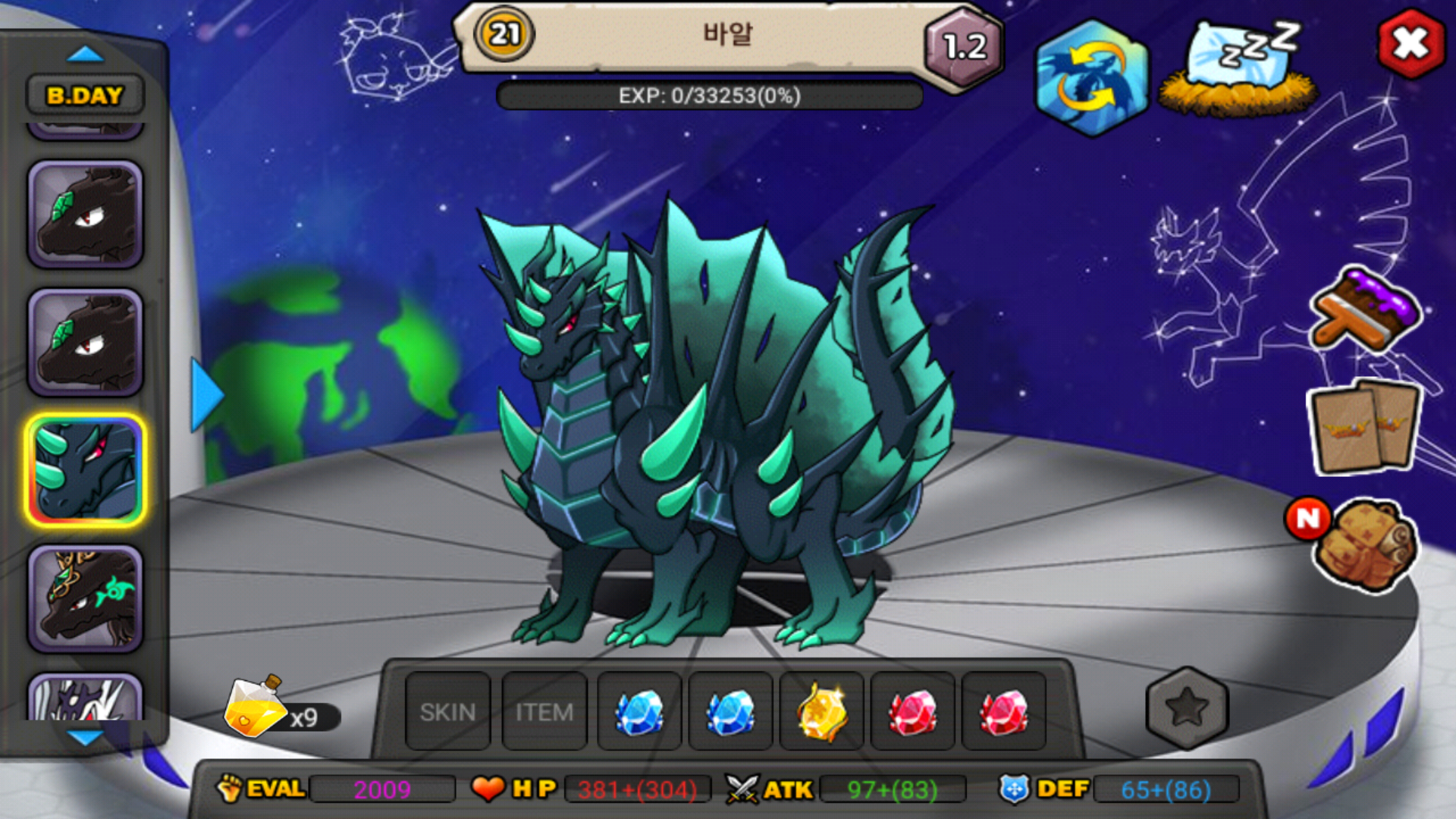Image resolution: width=1456 pixels, height=819 pixels.
Task: Open the ITEM slot
Action: tap(544, 711)
